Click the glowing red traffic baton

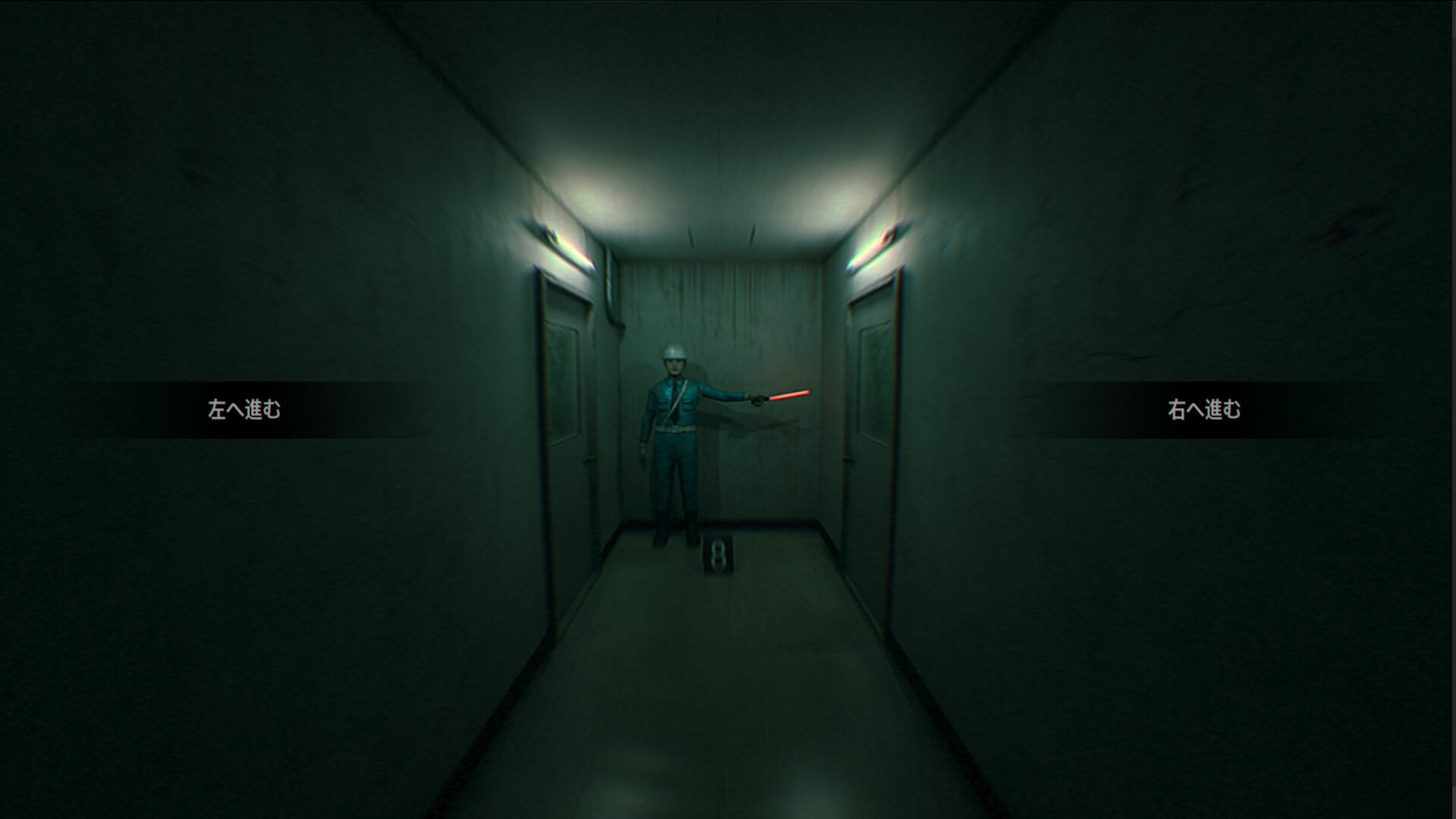[x=789, y=394]
